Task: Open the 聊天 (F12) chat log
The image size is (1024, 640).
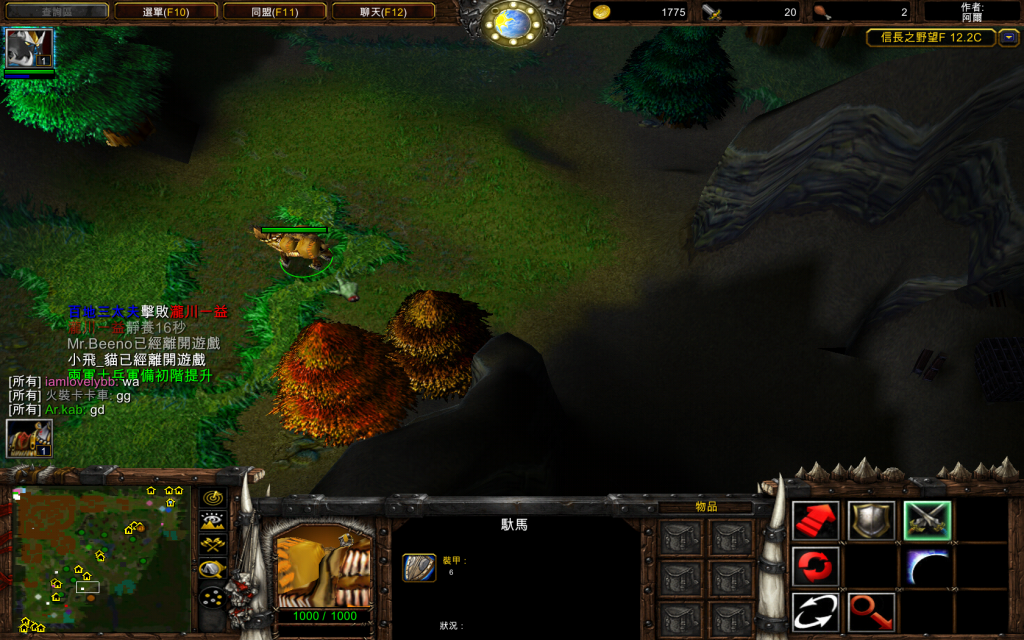Action: tap(383, 12)
